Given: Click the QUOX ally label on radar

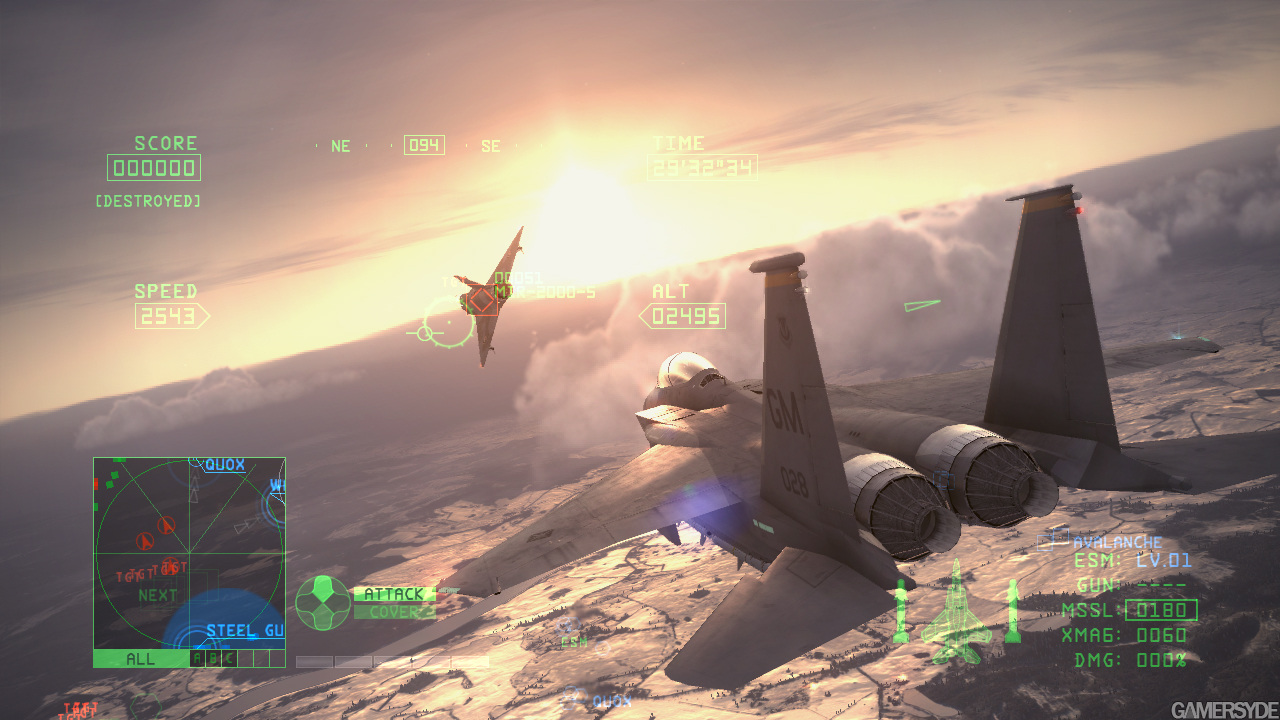Looking at the screenshot, I should pos(225,465).
